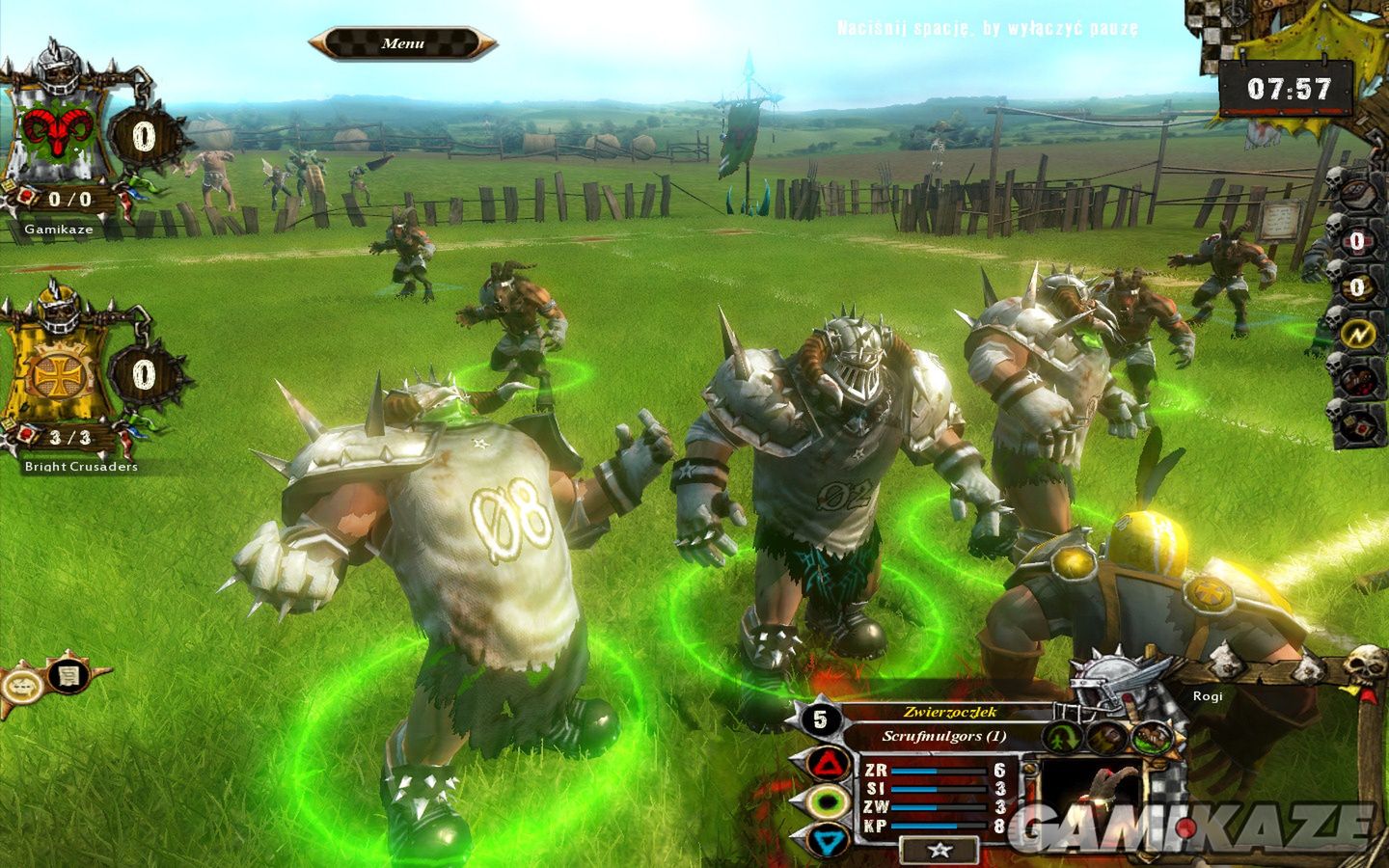The image size is (1389, 868).
Task: Activate the lightning bolt icon
Action: 1357,334
